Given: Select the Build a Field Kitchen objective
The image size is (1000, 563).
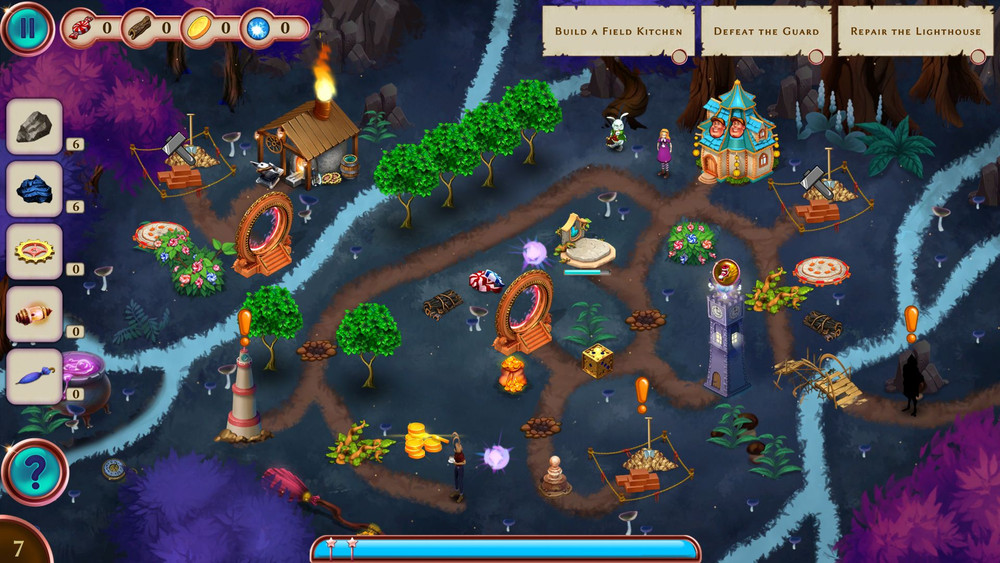Looking at the screenshot, I should pos(619,31).
